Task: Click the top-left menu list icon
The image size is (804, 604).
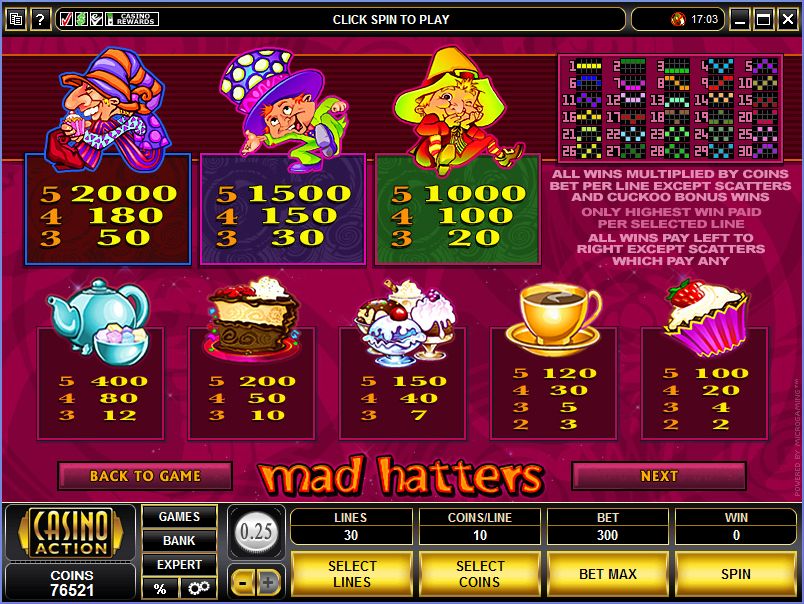Action: click(14, 19)
